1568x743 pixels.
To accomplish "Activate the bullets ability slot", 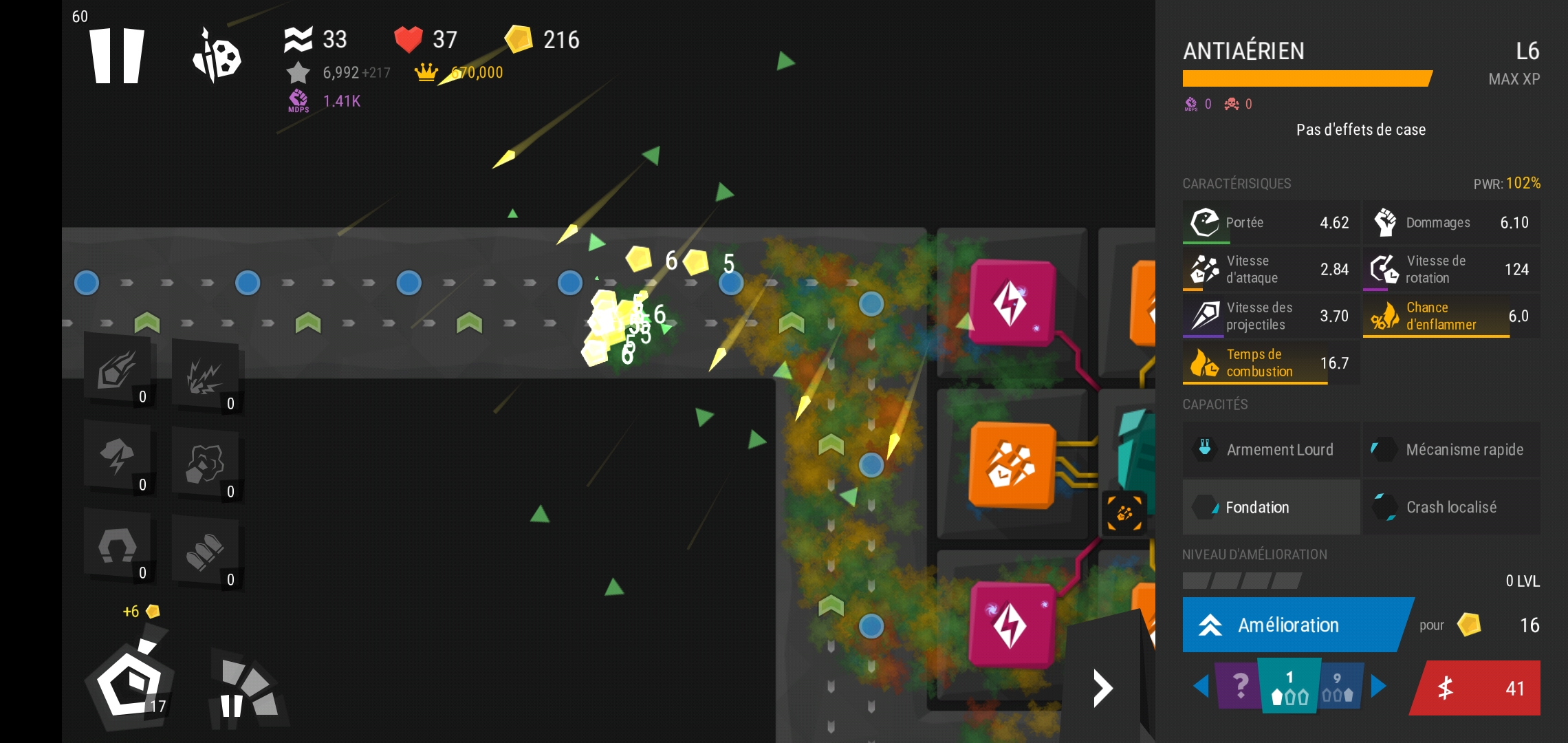I will (206, 553).
